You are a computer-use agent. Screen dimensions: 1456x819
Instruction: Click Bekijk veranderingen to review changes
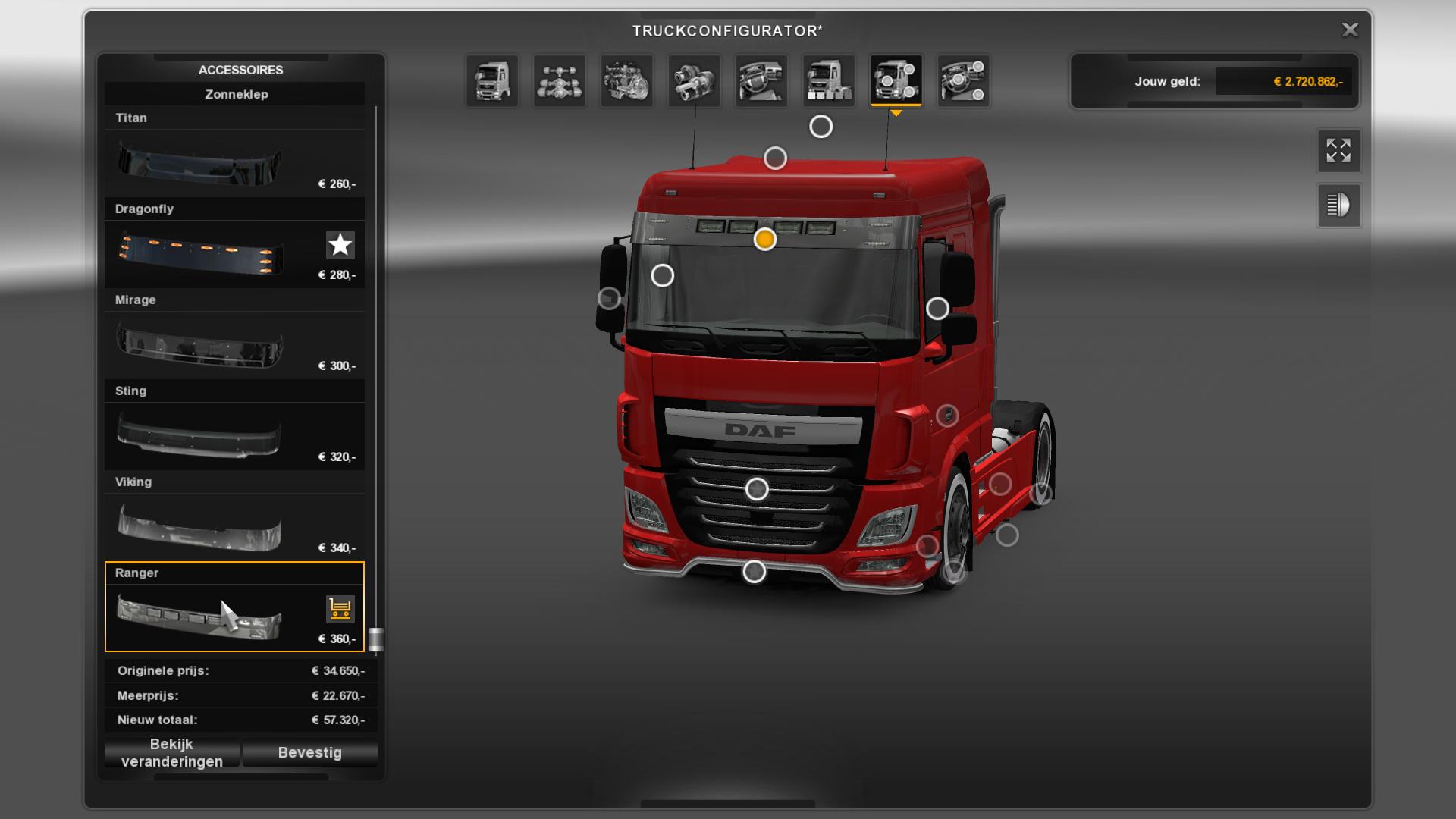[172, 753]
